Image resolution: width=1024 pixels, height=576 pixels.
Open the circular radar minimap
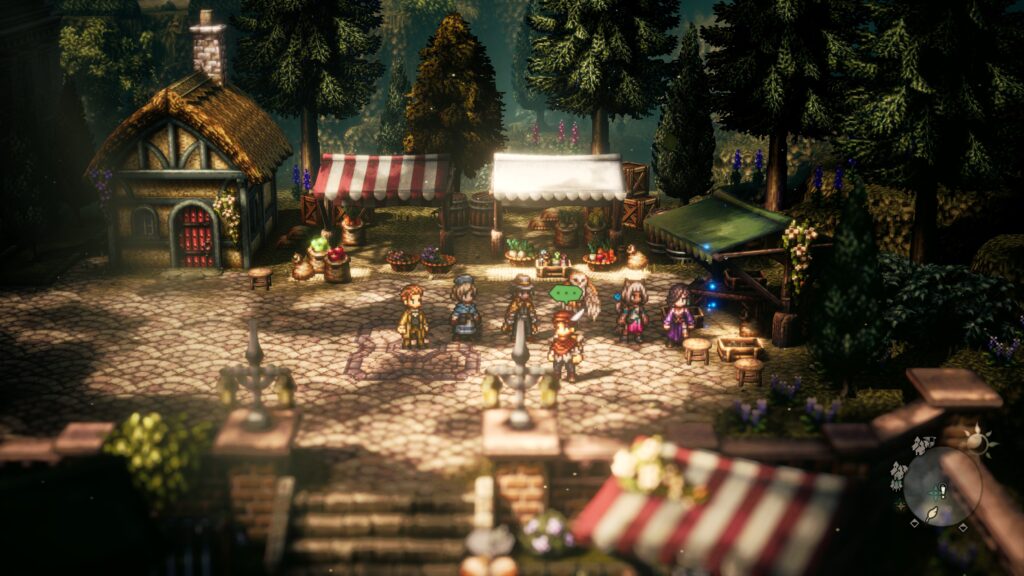pos(942,486)
